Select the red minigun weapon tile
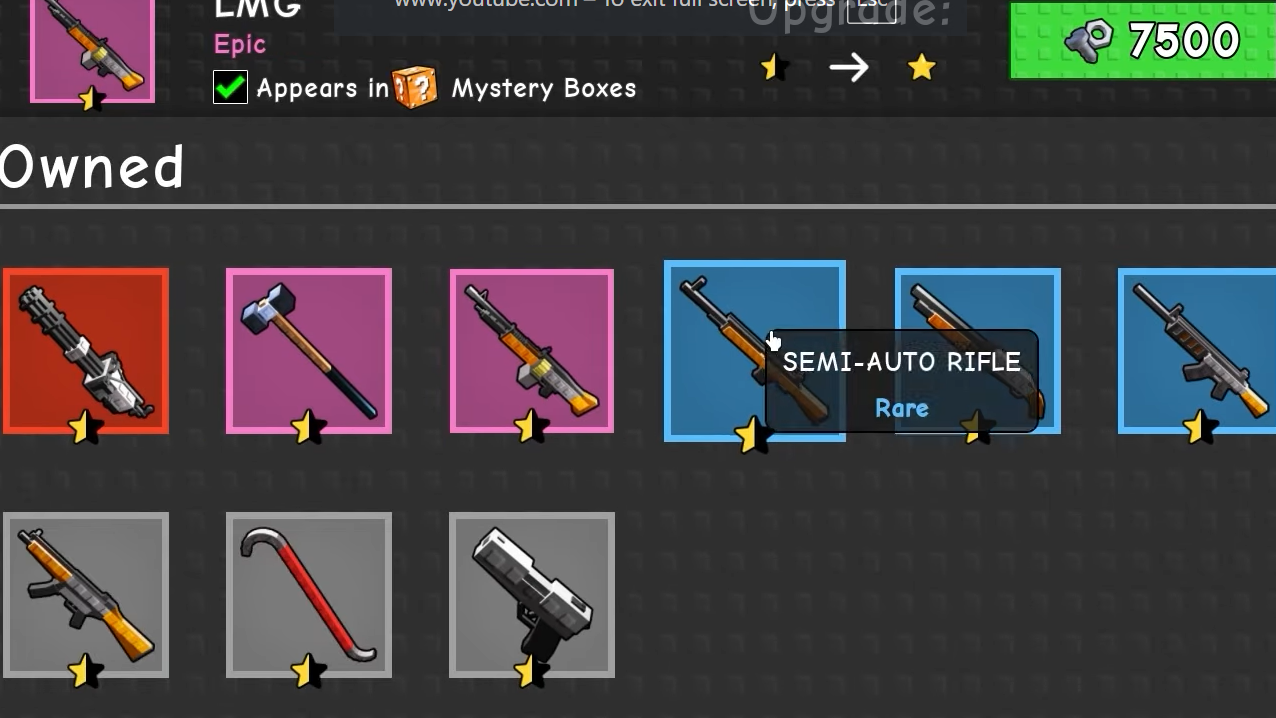Image resolution: width=1276 pixels, height=718 pixels. [86, 350]
